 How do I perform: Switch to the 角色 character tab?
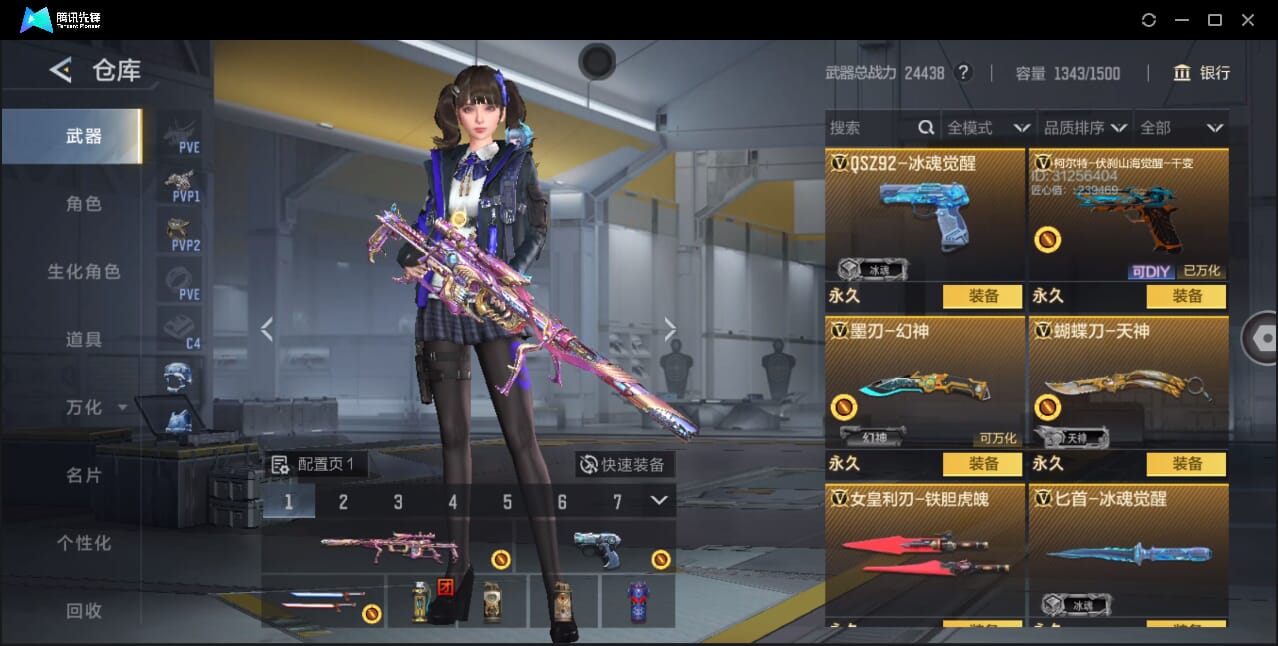coord(84,204)
